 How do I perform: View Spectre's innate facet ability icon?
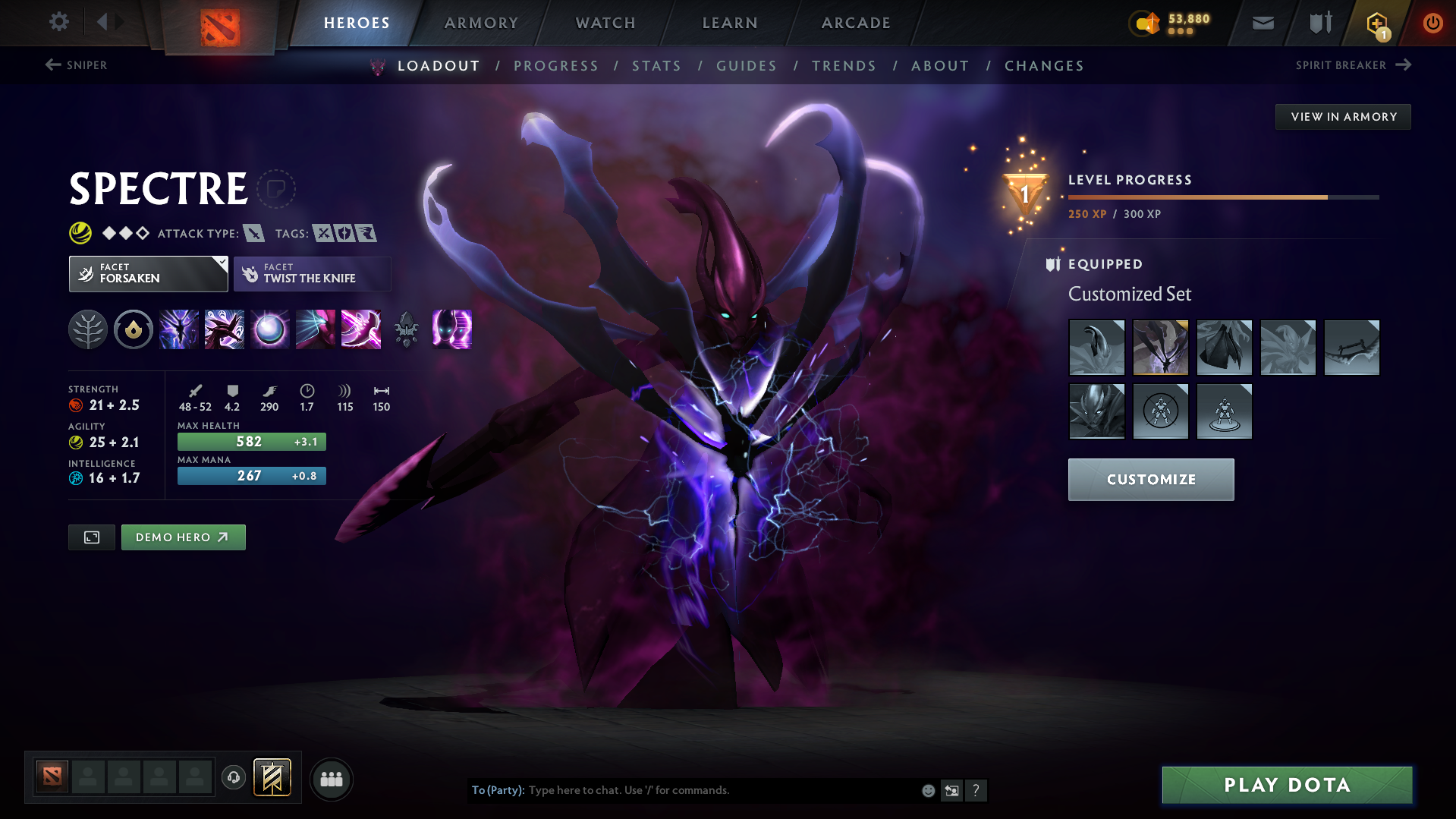pyautogui.click(x=134, y=329)
